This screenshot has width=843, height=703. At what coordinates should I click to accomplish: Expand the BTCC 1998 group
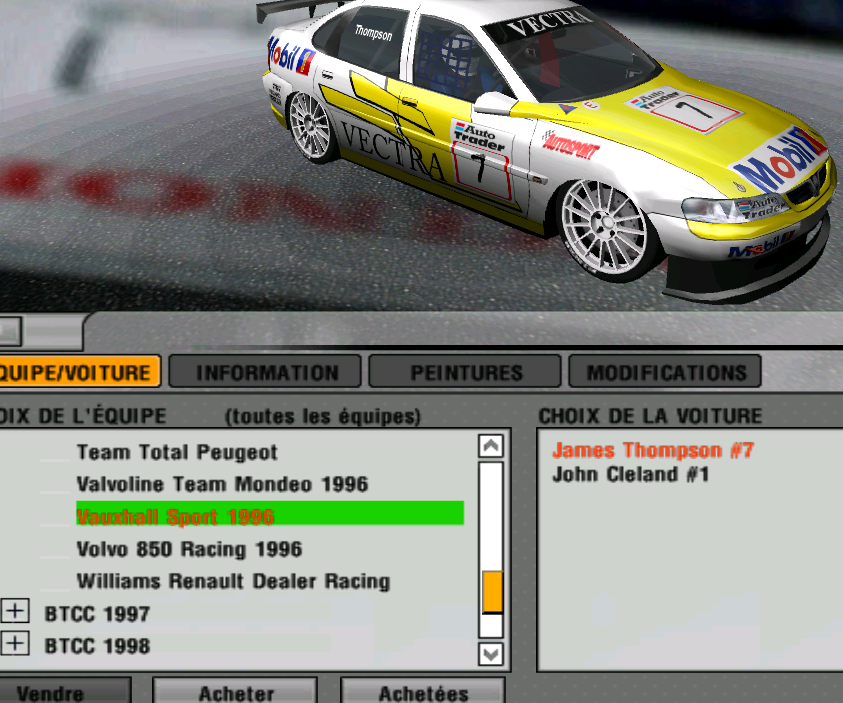(x=14, y=645)
